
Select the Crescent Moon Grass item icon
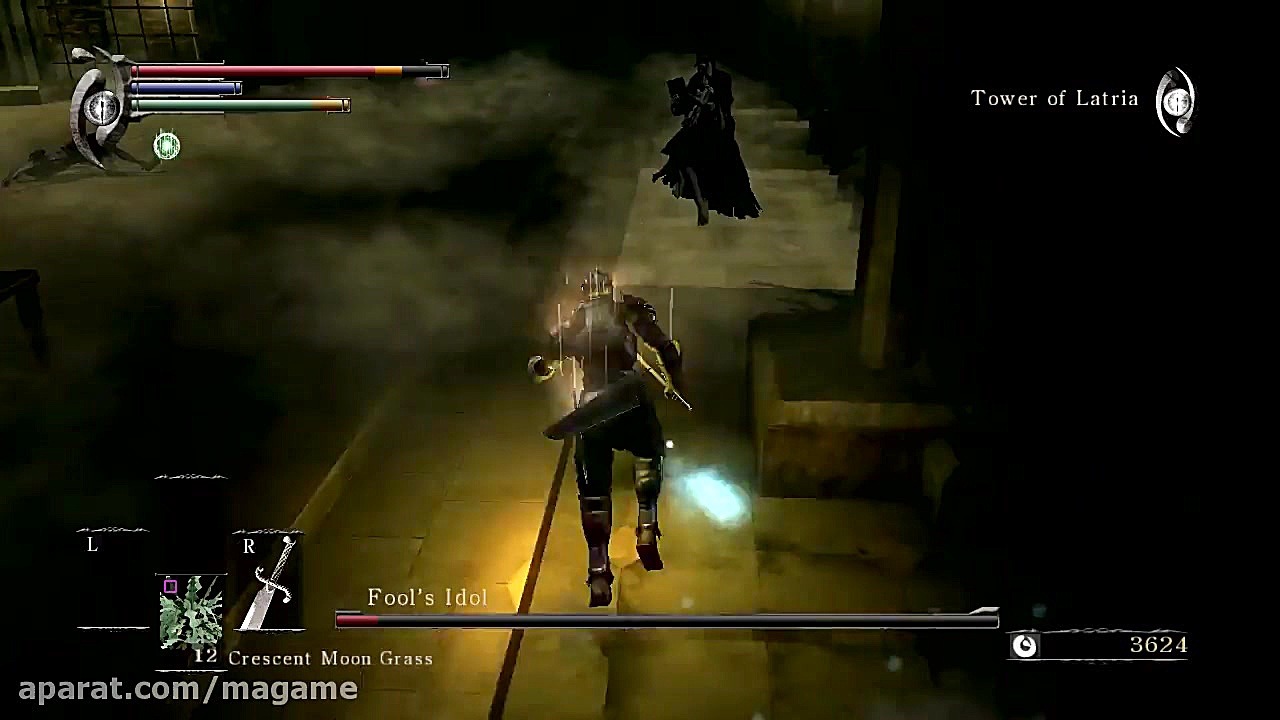tap(190, 610)
